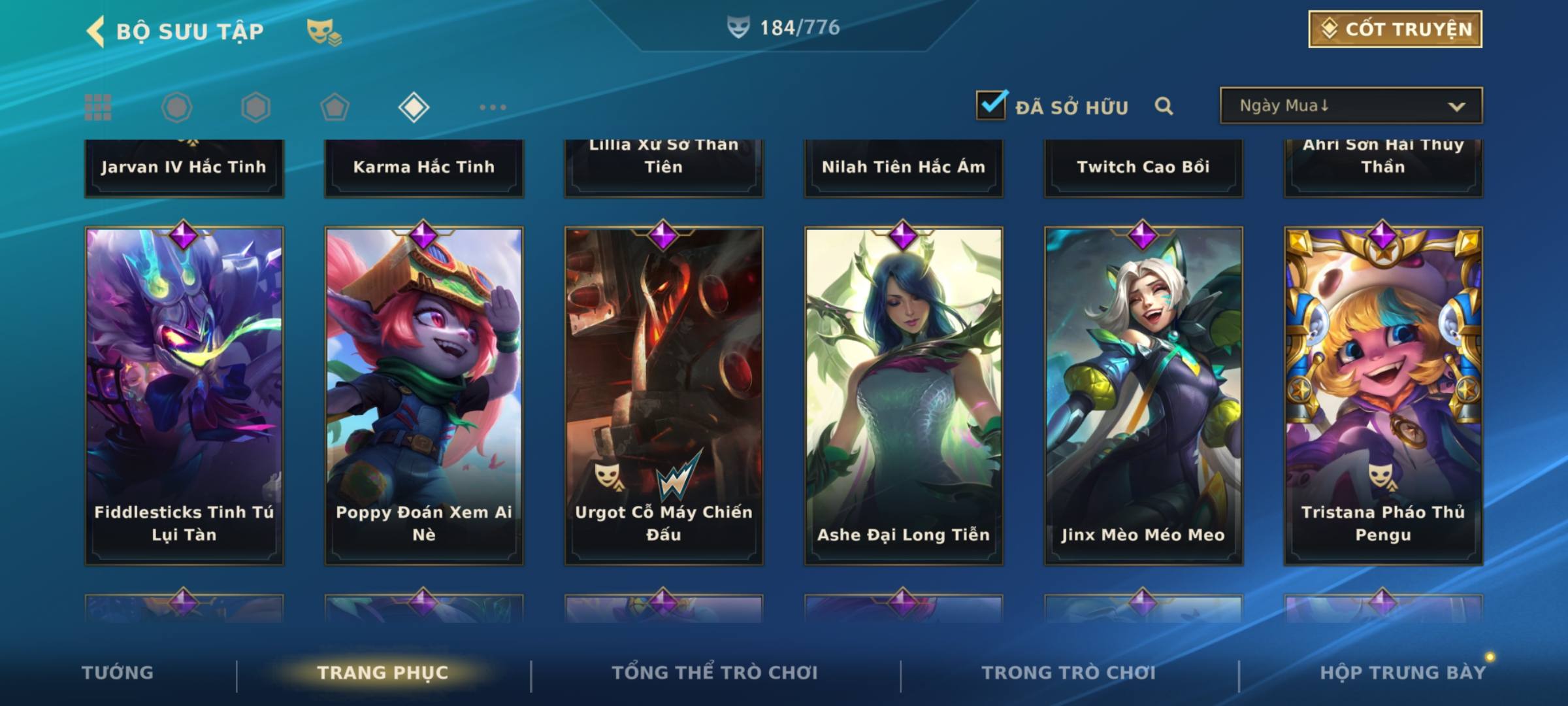Open the three-dots more filters
The height and width of the screenshot is (706, 1568).
coord(493,107)
